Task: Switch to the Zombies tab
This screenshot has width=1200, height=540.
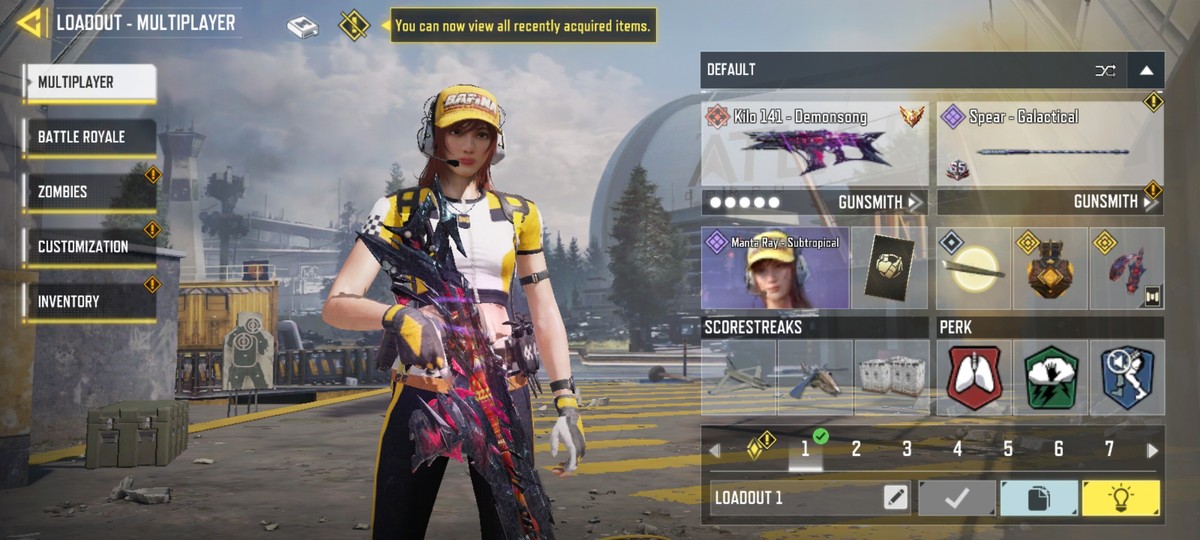Action: coord(90,192)
